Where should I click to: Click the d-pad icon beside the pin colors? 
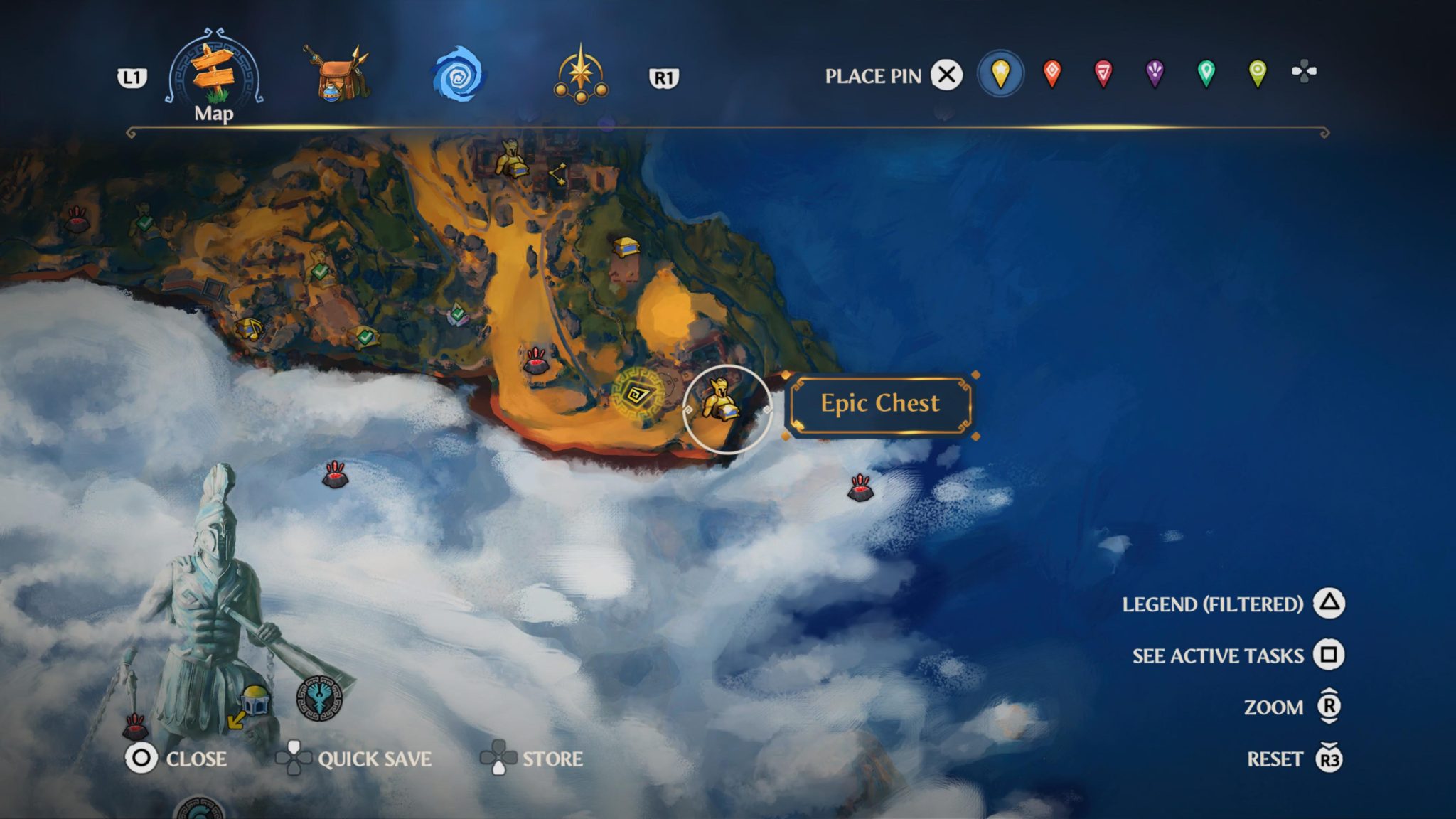[x=1302, y=70]
